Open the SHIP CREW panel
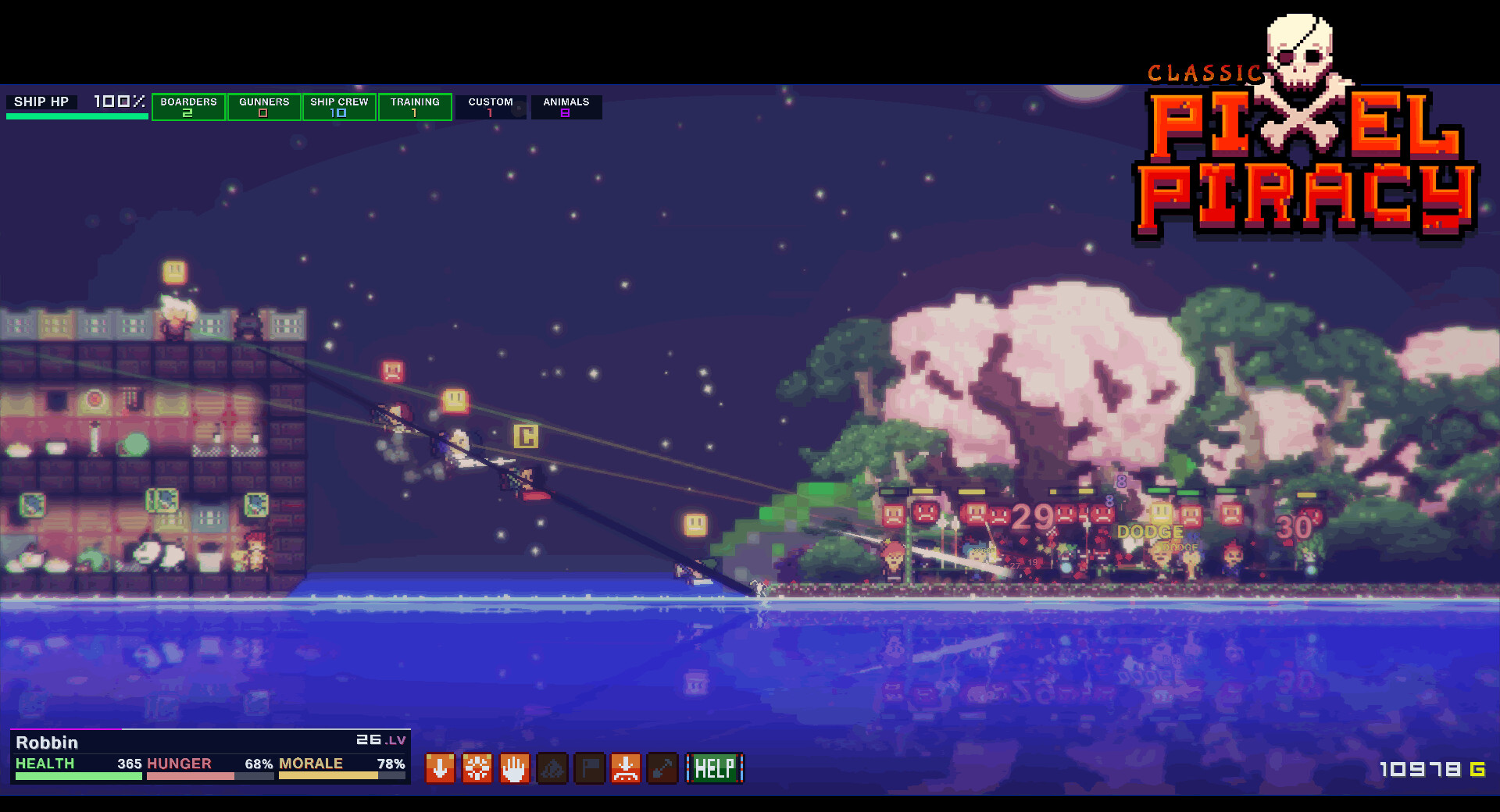The image size is (1500, 812). click(x=339, y=107)
